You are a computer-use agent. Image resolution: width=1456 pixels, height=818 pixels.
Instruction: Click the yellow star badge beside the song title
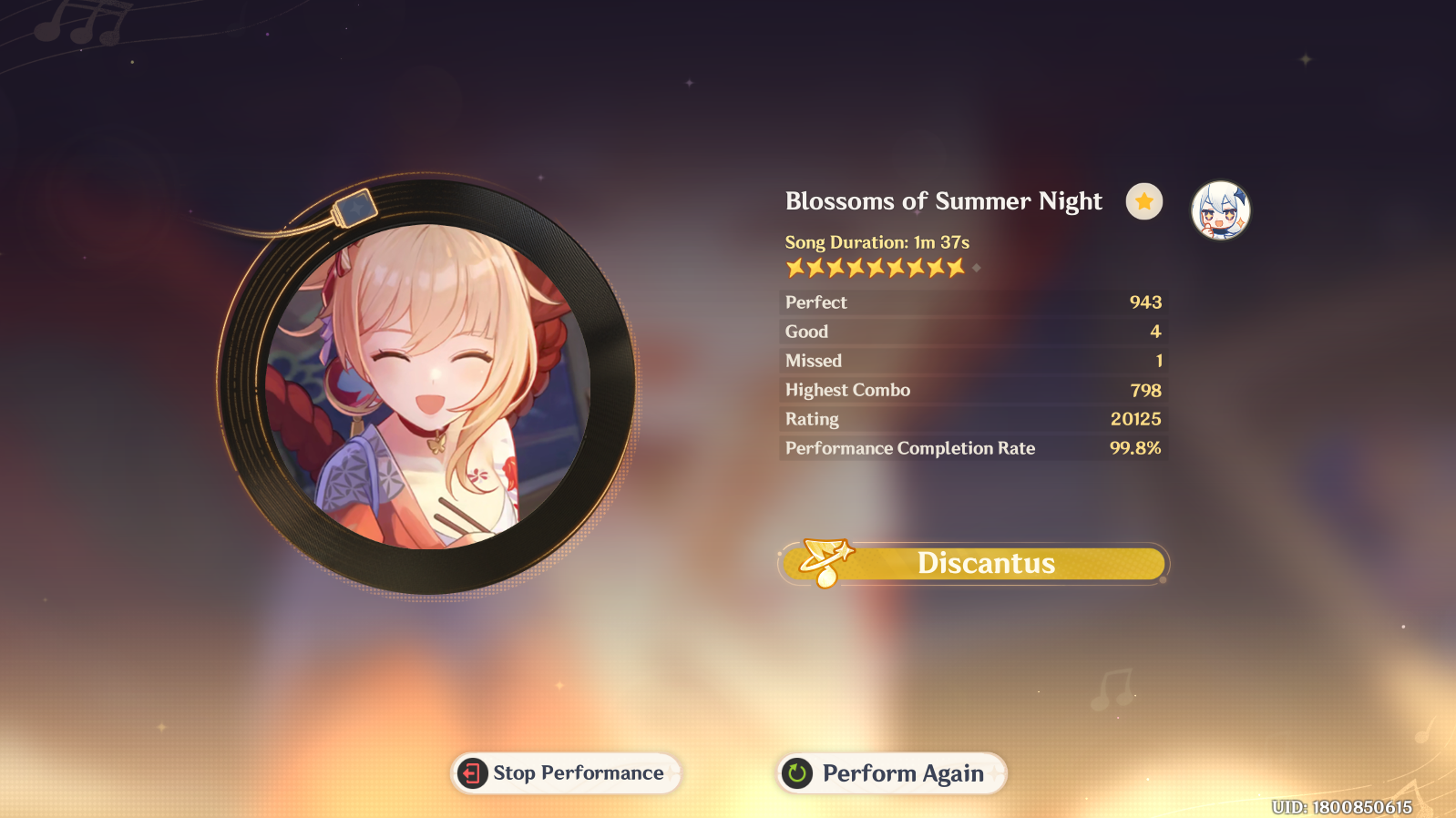tap(1144, 201)
